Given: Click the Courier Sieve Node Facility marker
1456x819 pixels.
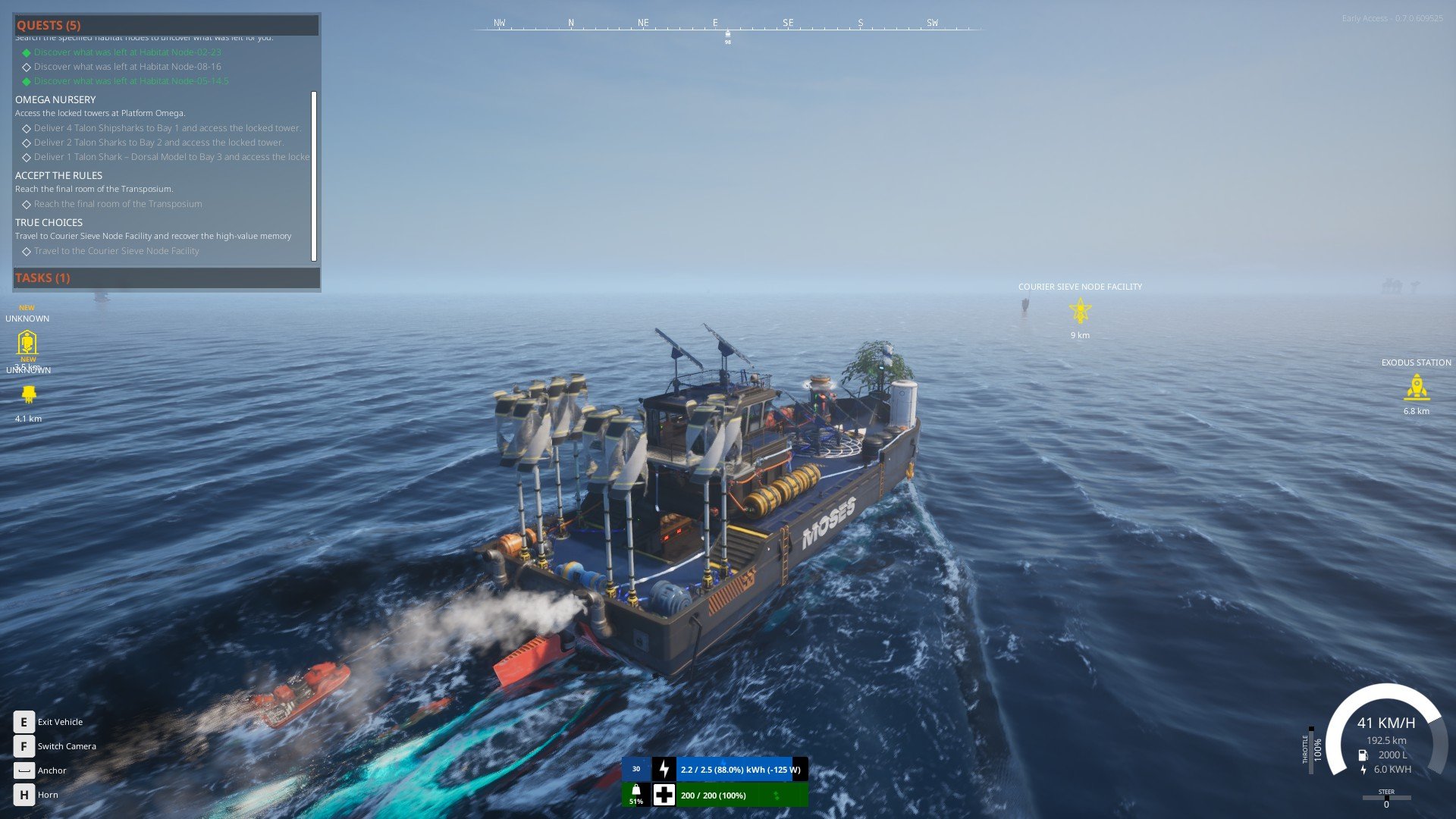Looking at the screenshot, I should [x=1080, y=310].
